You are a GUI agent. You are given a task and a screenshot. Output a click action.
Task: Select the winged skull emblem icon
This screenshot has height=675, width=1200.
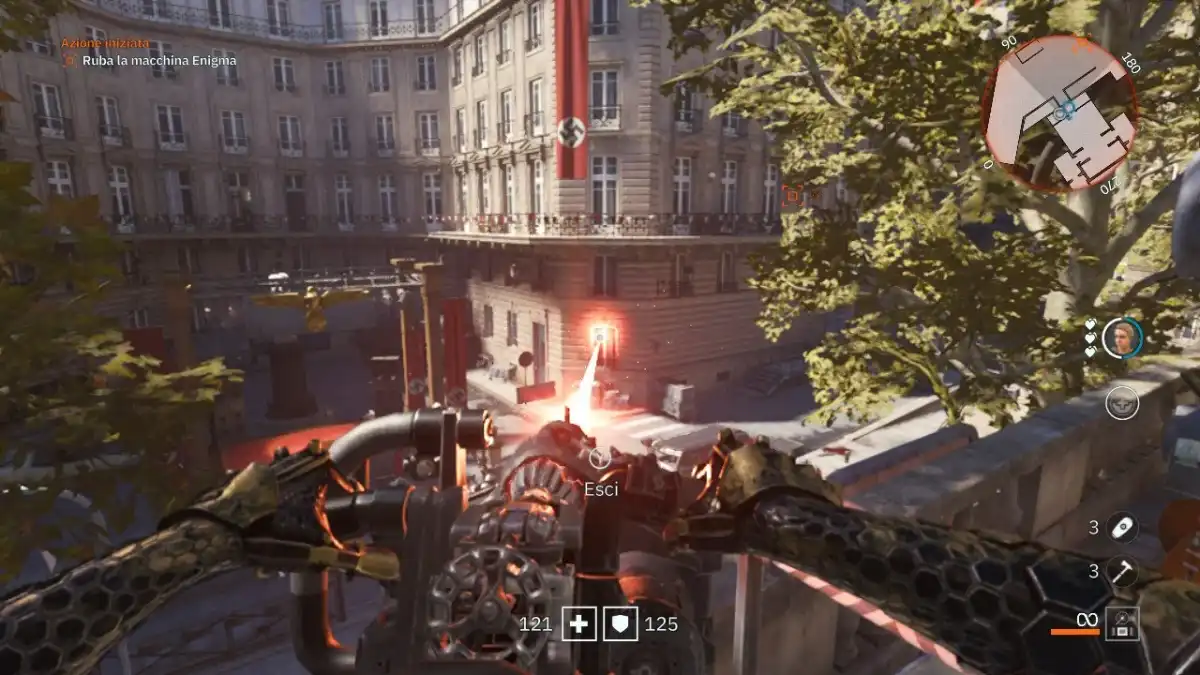tap(1122, 403)
